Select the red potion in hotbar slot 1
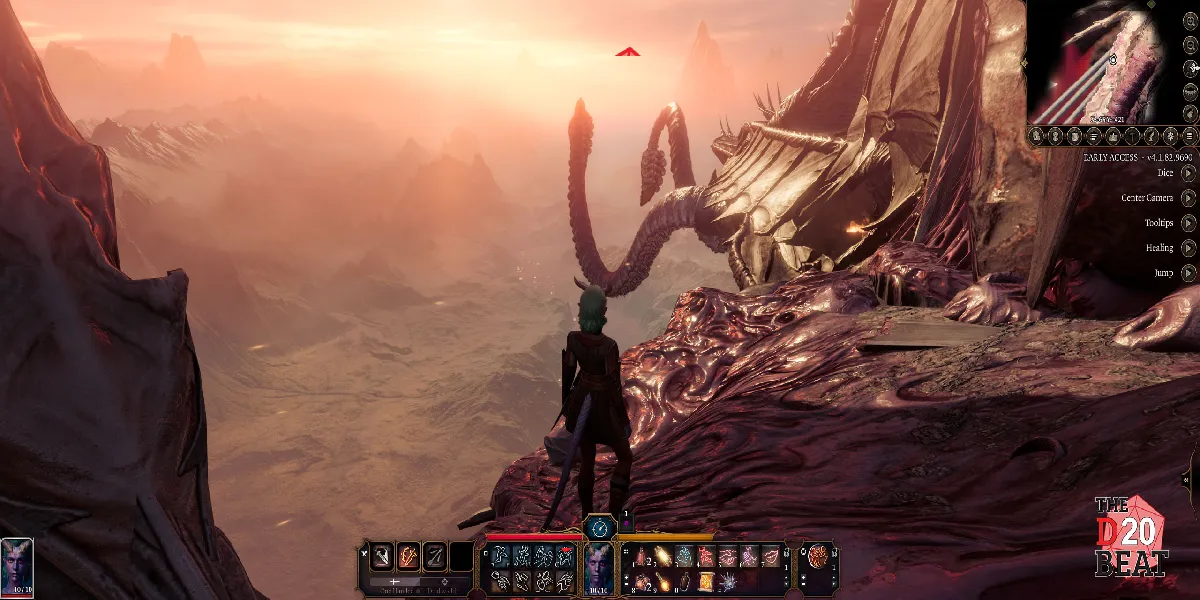Screen dimensions: 1200x600 pos(641,557)
